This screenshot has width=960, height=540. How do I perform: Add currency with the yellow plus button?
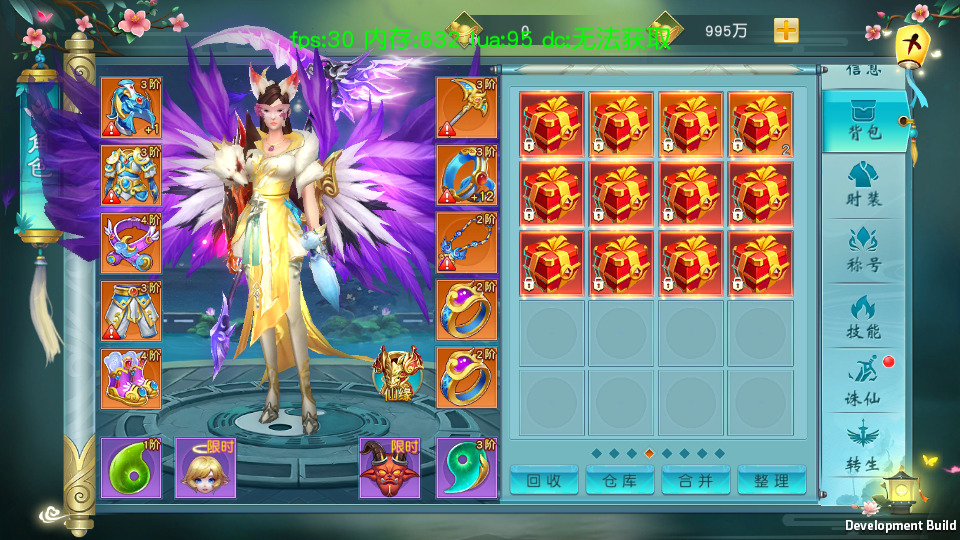(x=787, y=30)
